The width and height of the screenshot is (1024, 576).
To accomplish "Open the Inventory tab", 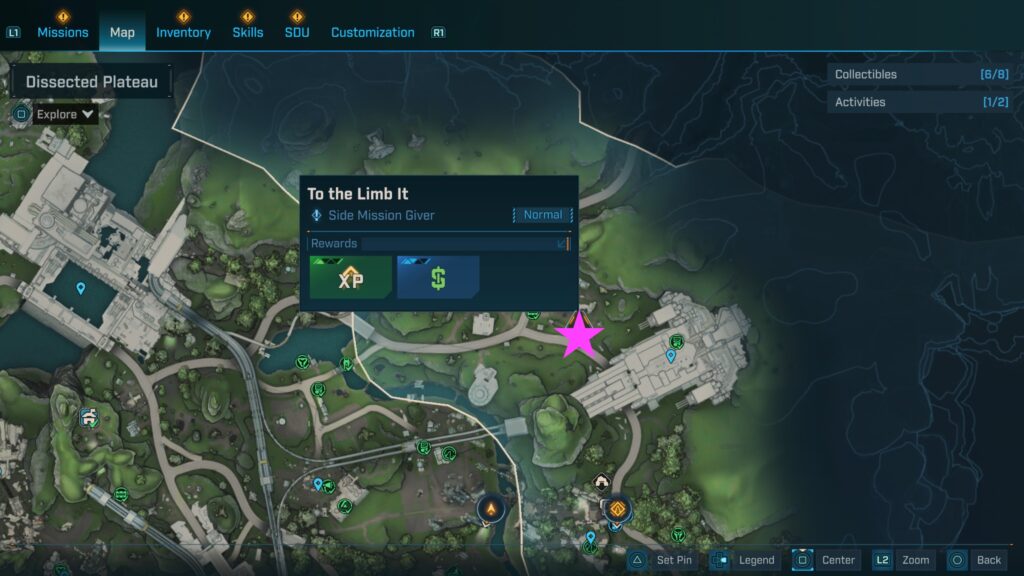I will click(x=183, y=32).
